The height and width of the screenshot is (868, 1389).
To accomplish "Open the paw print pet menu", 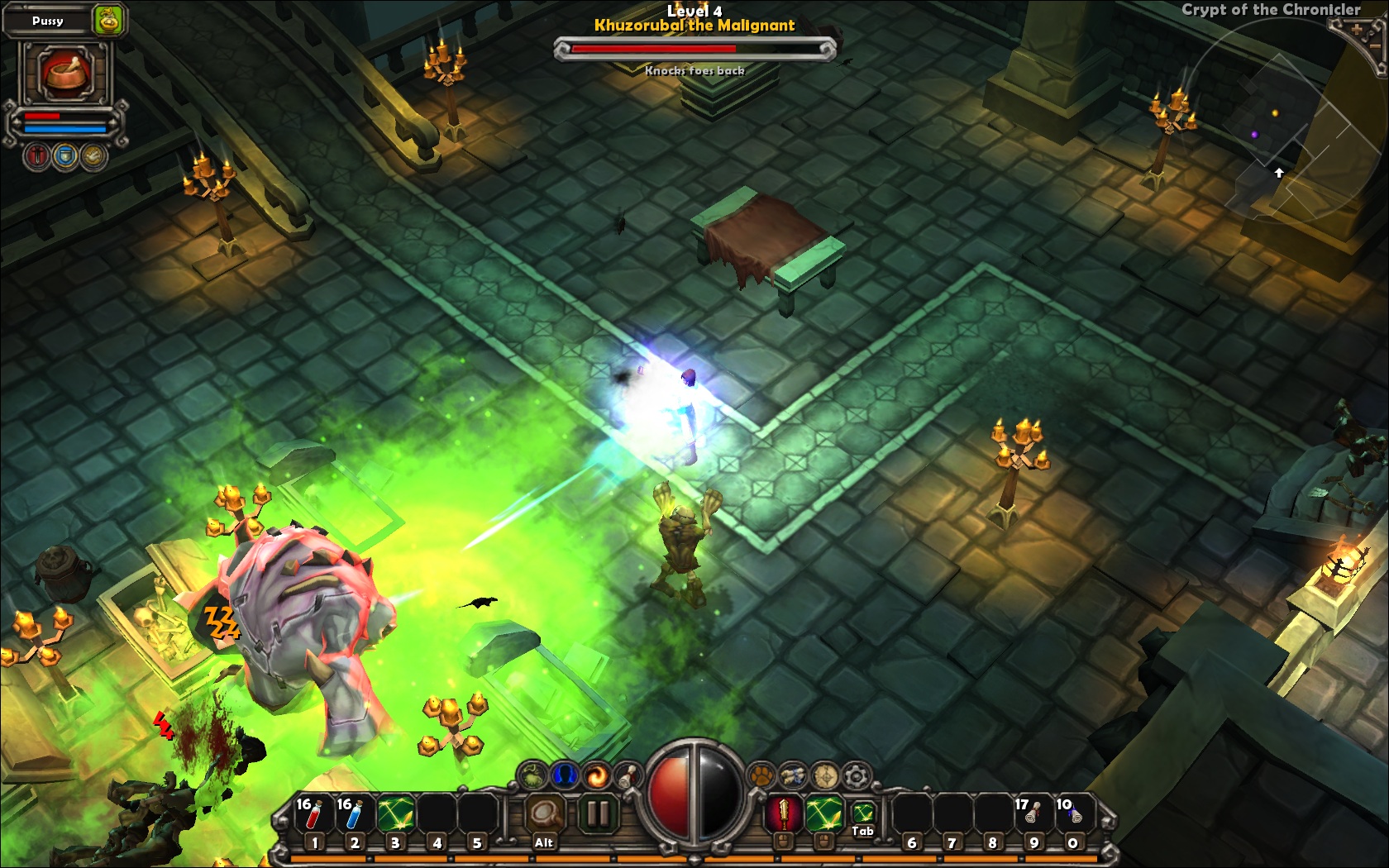I will pyautogui.click(x=761, y=775).
